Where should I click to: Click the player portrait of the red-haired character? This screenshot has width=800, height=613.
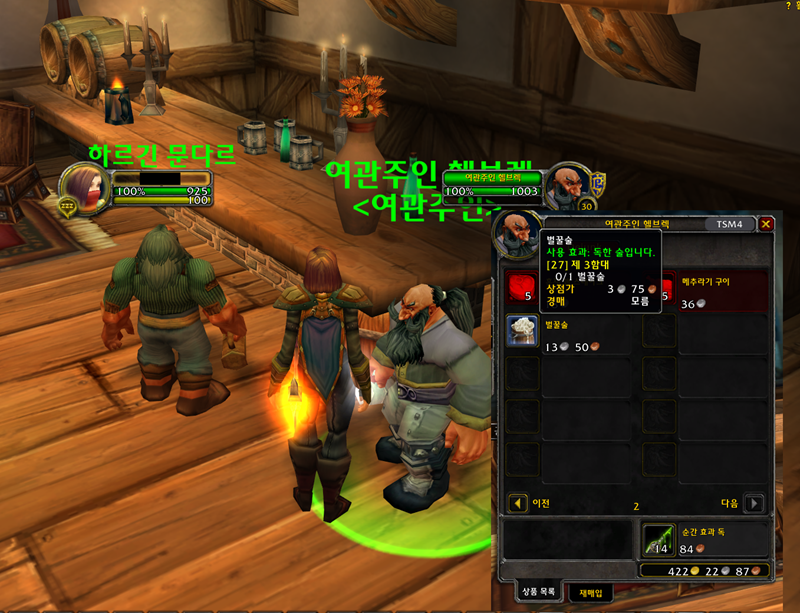(80, 186)
